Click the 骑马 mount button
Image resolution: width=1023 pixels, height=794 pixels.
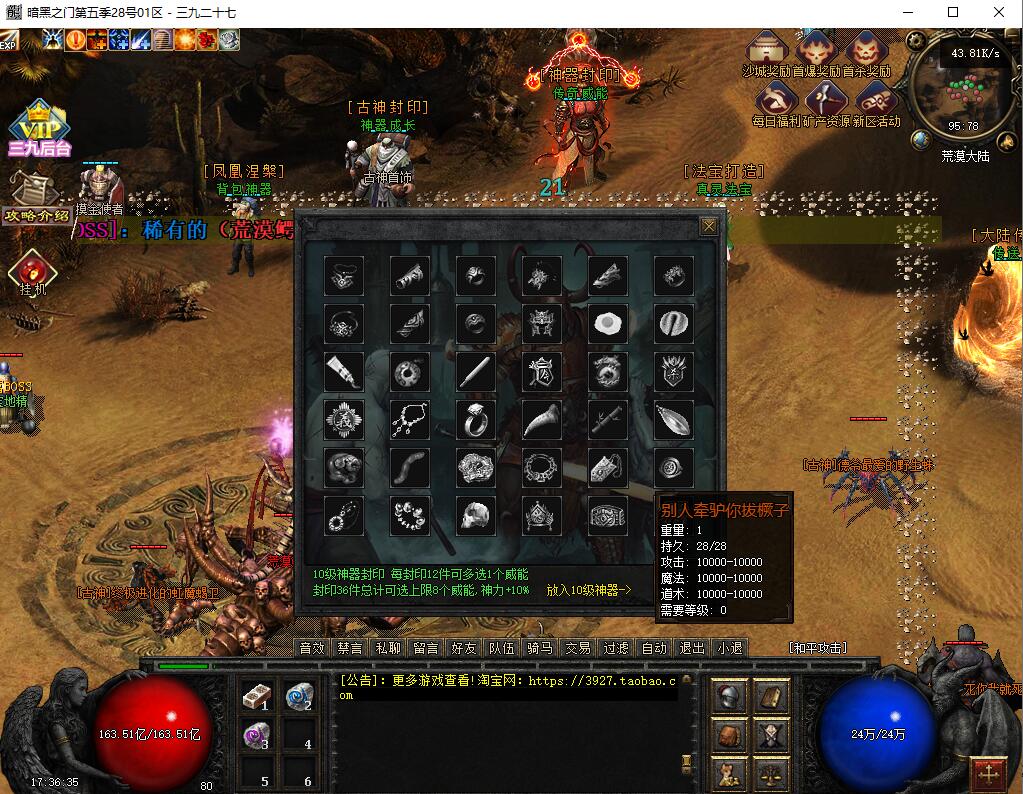tap(540, 648)
